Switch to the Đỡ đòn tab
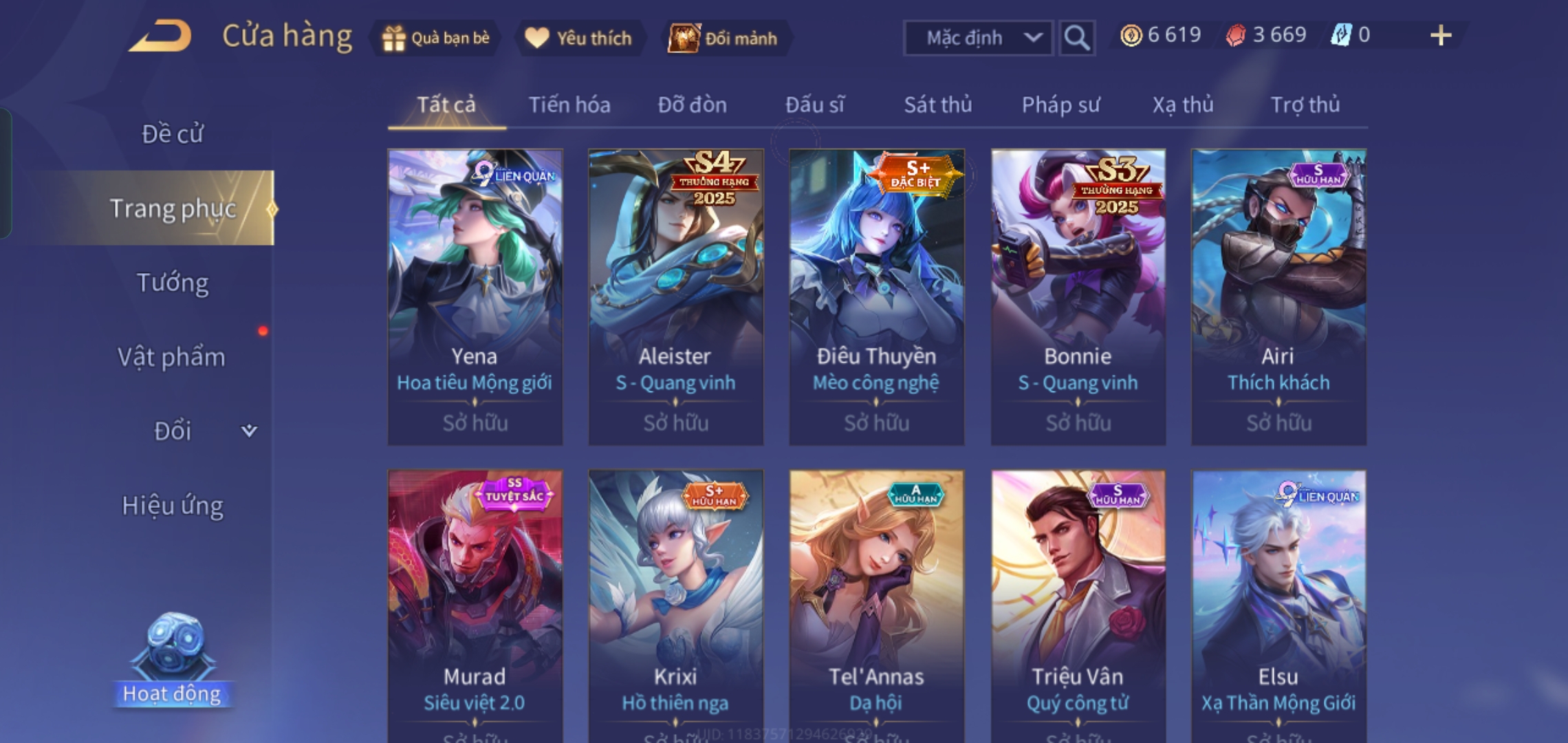The image size is (1568, 743). point(692,105)
